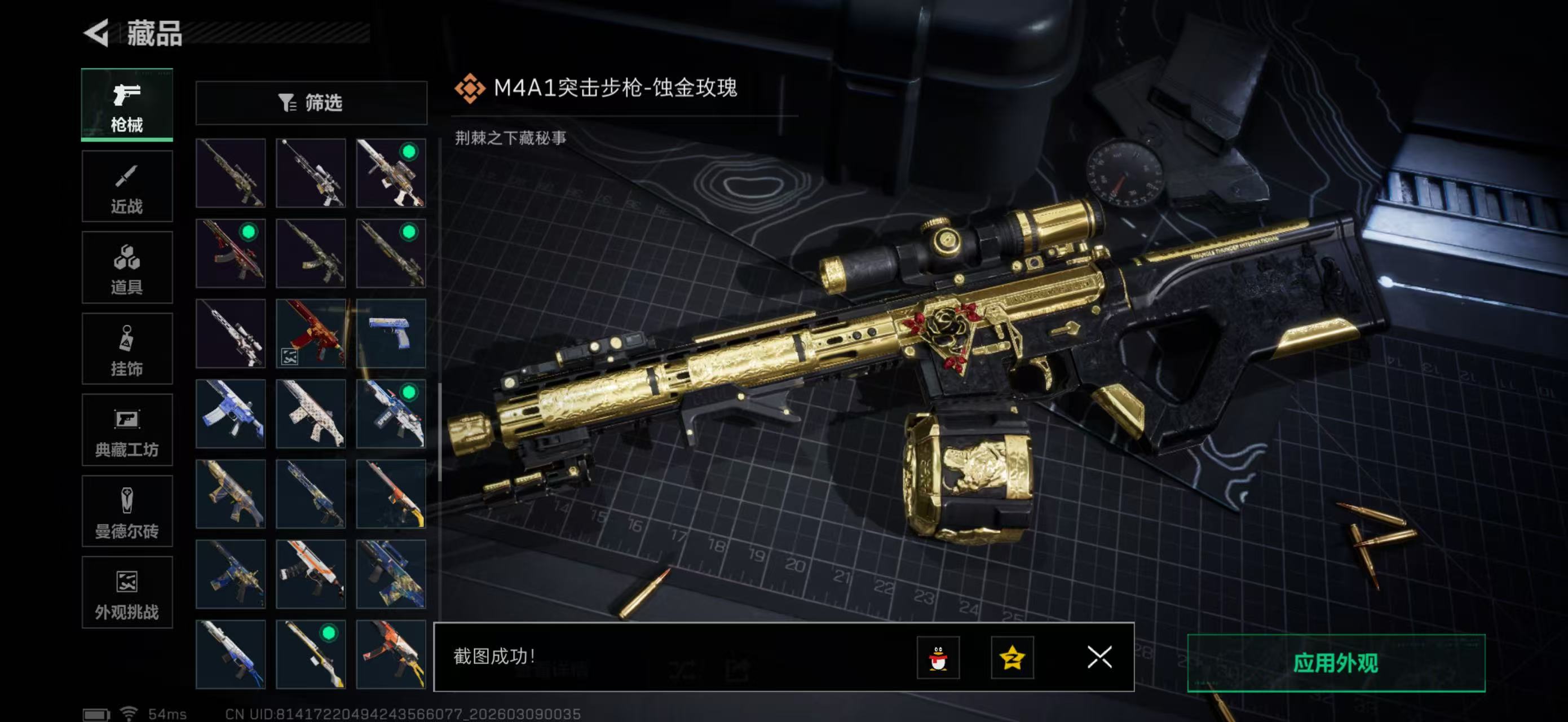Image resolution: width=1568 pixels, height=722 pixels.
Task: Close the 截图成功 screenshot notification
Action: (1099, 657)
